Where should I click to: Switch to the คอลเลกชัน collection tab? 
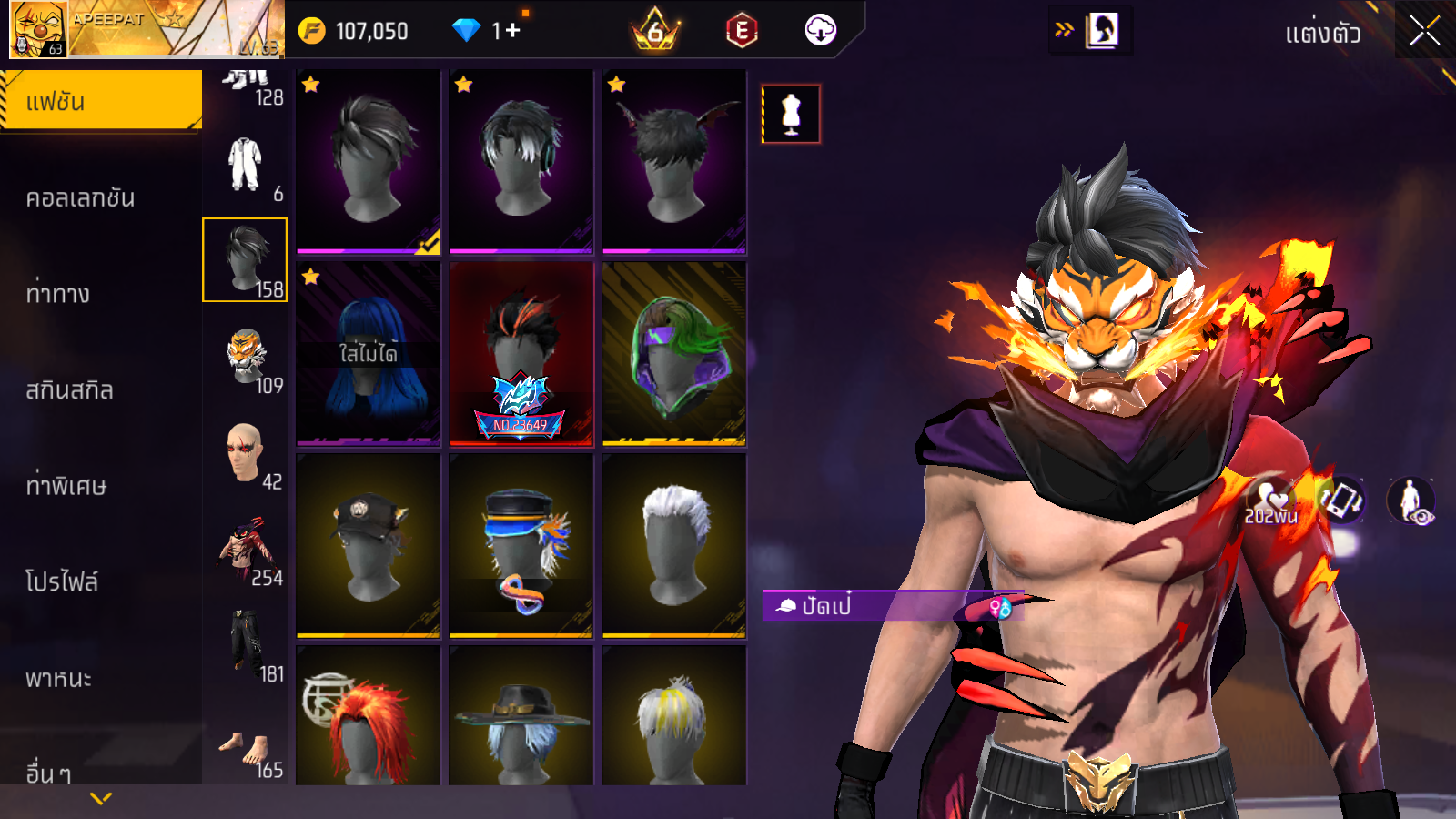(x=80, y=197)
